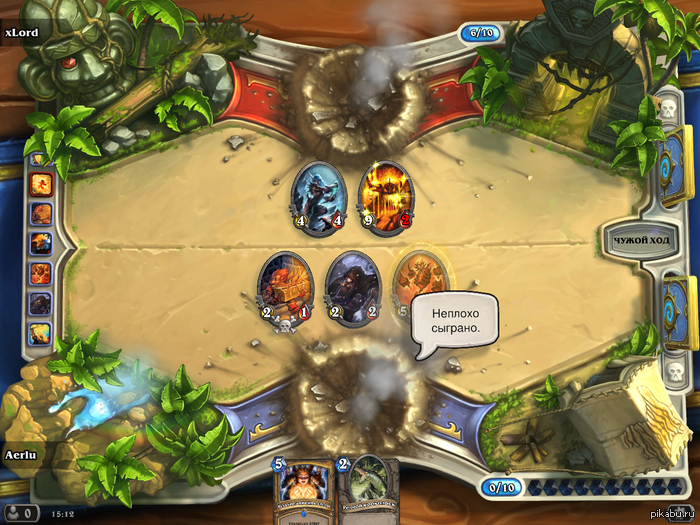Select the 5-mana spell card in hand
The image size is (700, 525).
click(x=302, y=491)
